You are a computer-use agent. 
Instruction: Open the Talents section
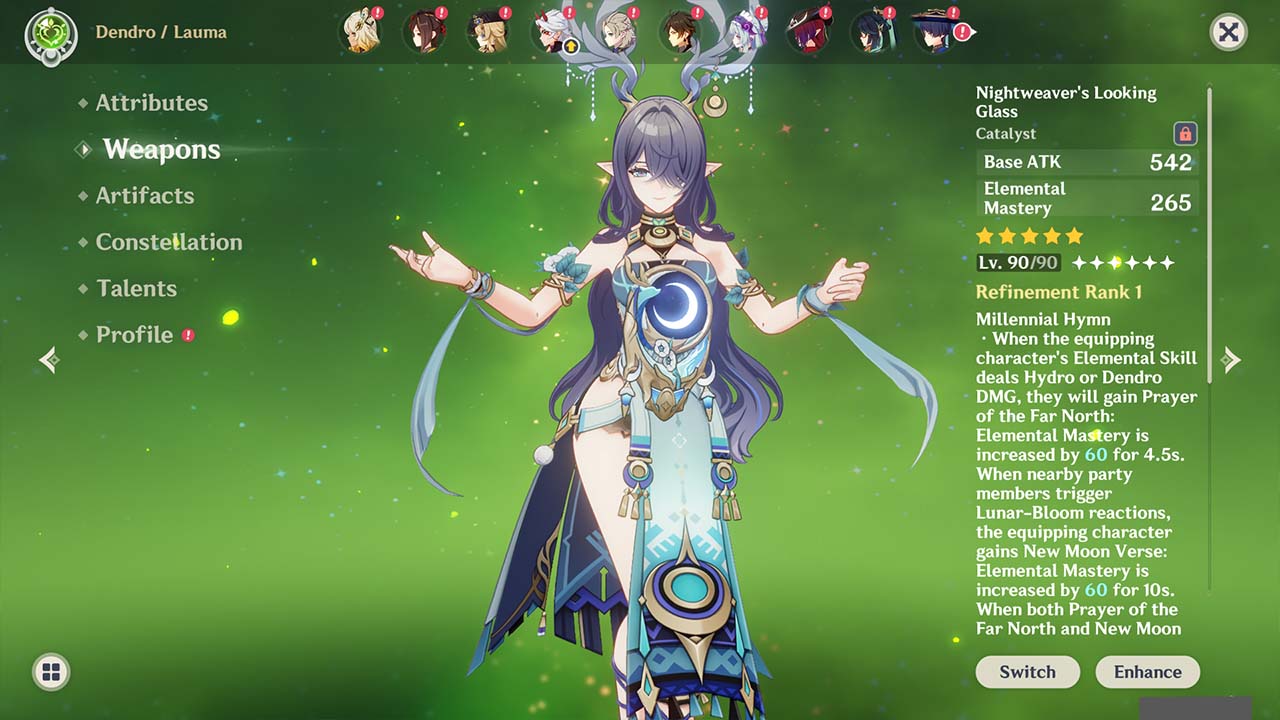click(x=135, y=288)
